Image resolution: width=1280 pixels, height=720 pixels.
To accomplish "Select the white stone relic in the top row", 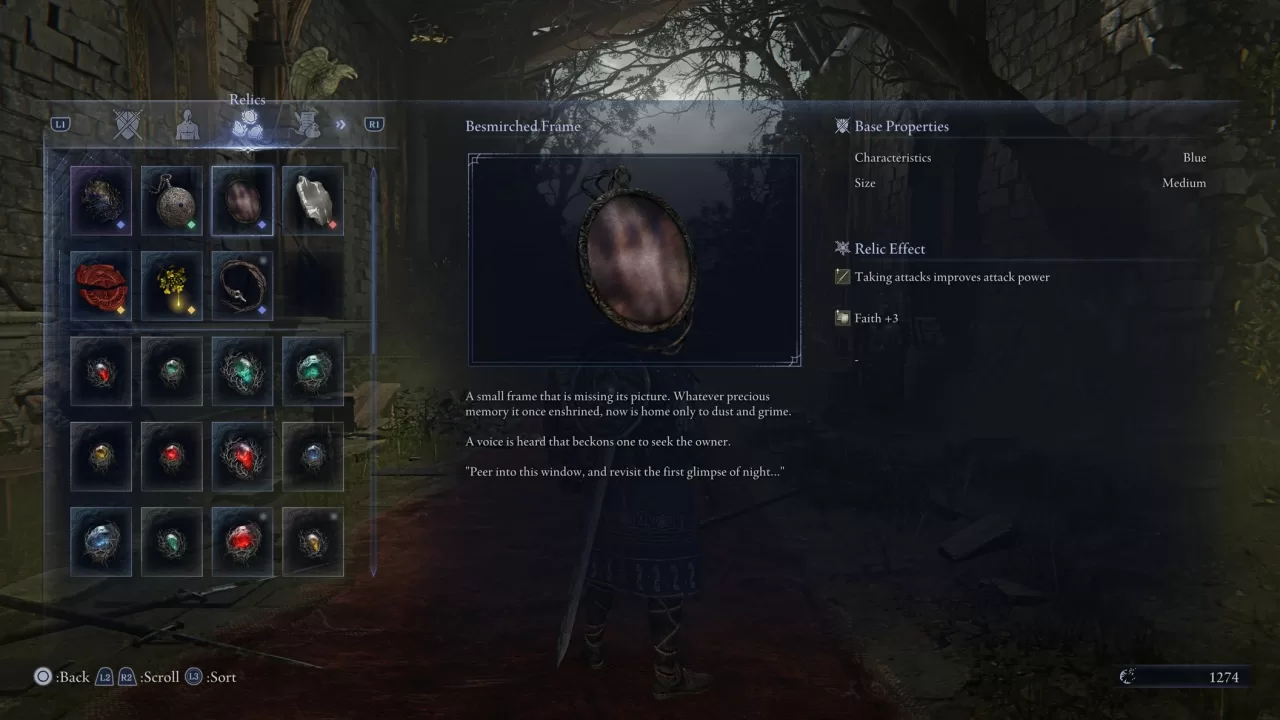I will point(312,200).
